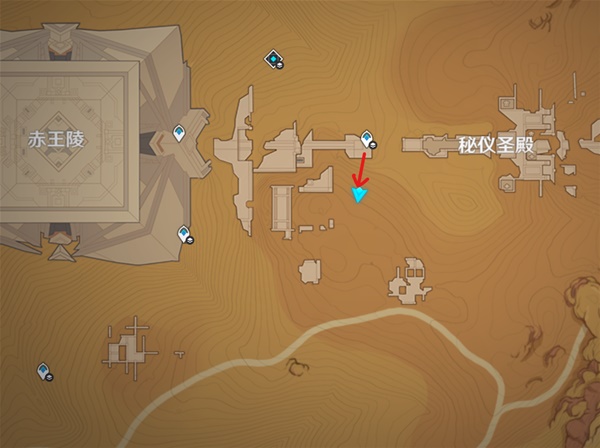
Task: Choose the waypoint at the pyramid's southeast corner
Action: click(184, 234)
